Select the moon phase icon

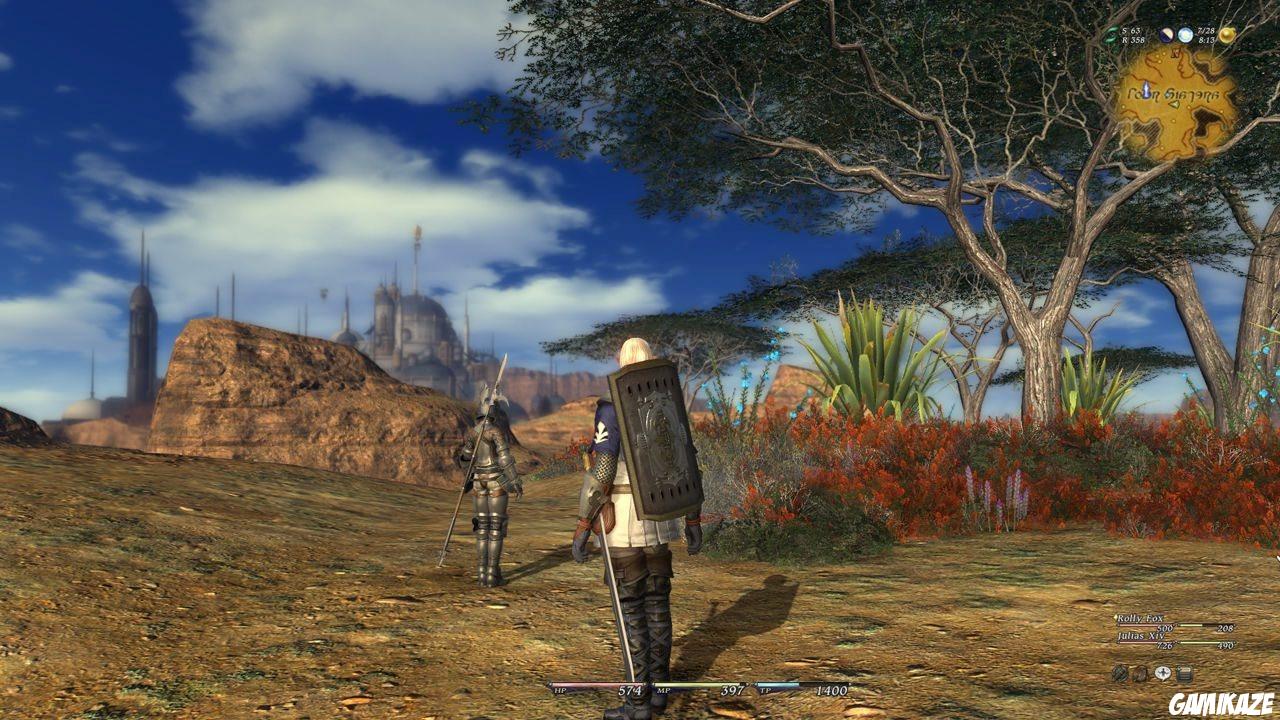[x=1166, y=34]
